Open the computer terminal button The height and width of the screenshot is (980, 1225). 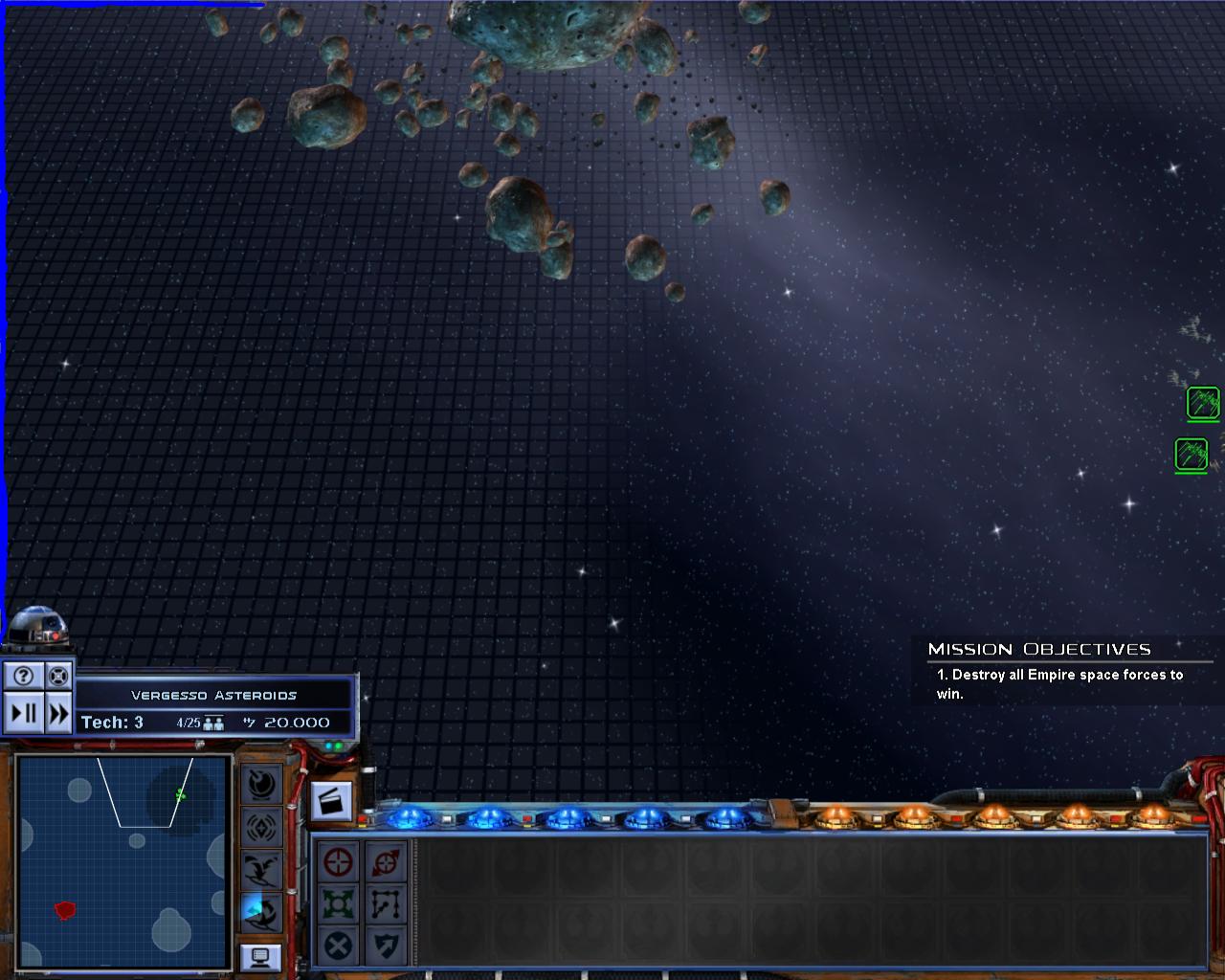261,956
